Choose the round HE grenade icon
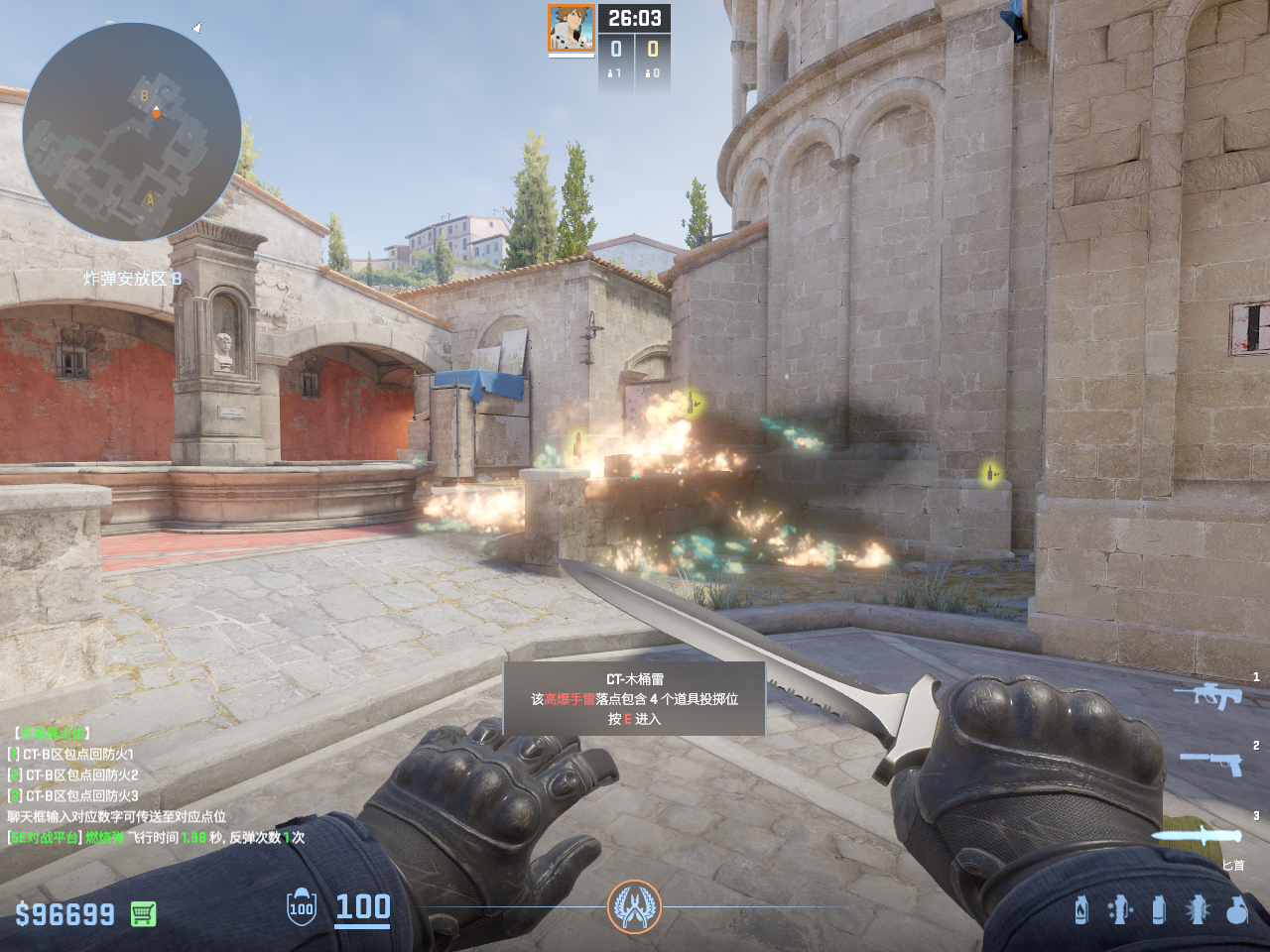The image size is (1270, 952). pos(1236,909)
